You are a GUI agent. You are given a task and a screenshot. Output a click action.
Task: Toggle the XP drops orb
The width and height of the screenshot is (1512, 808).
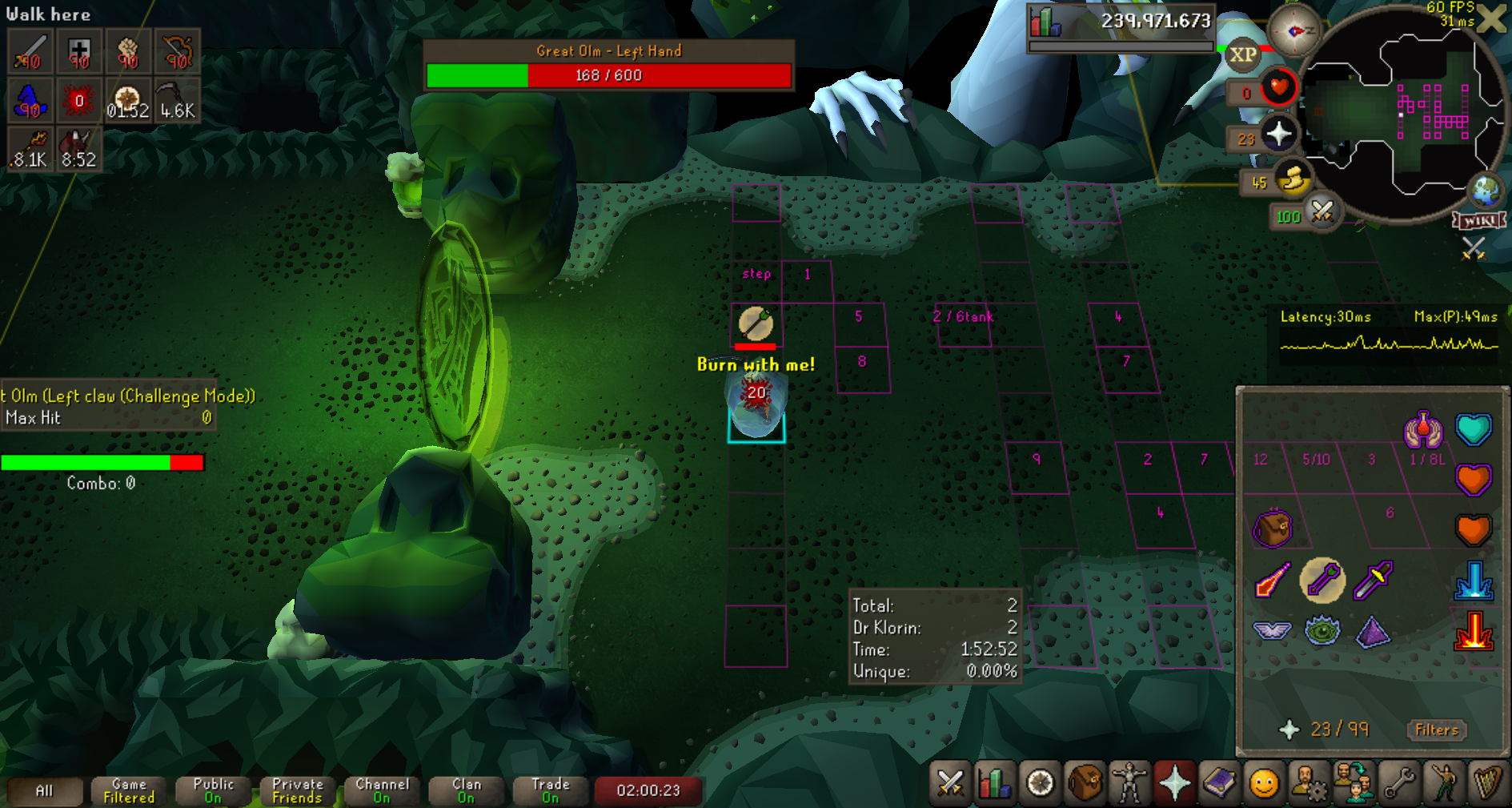click(x=1242, y=54)
